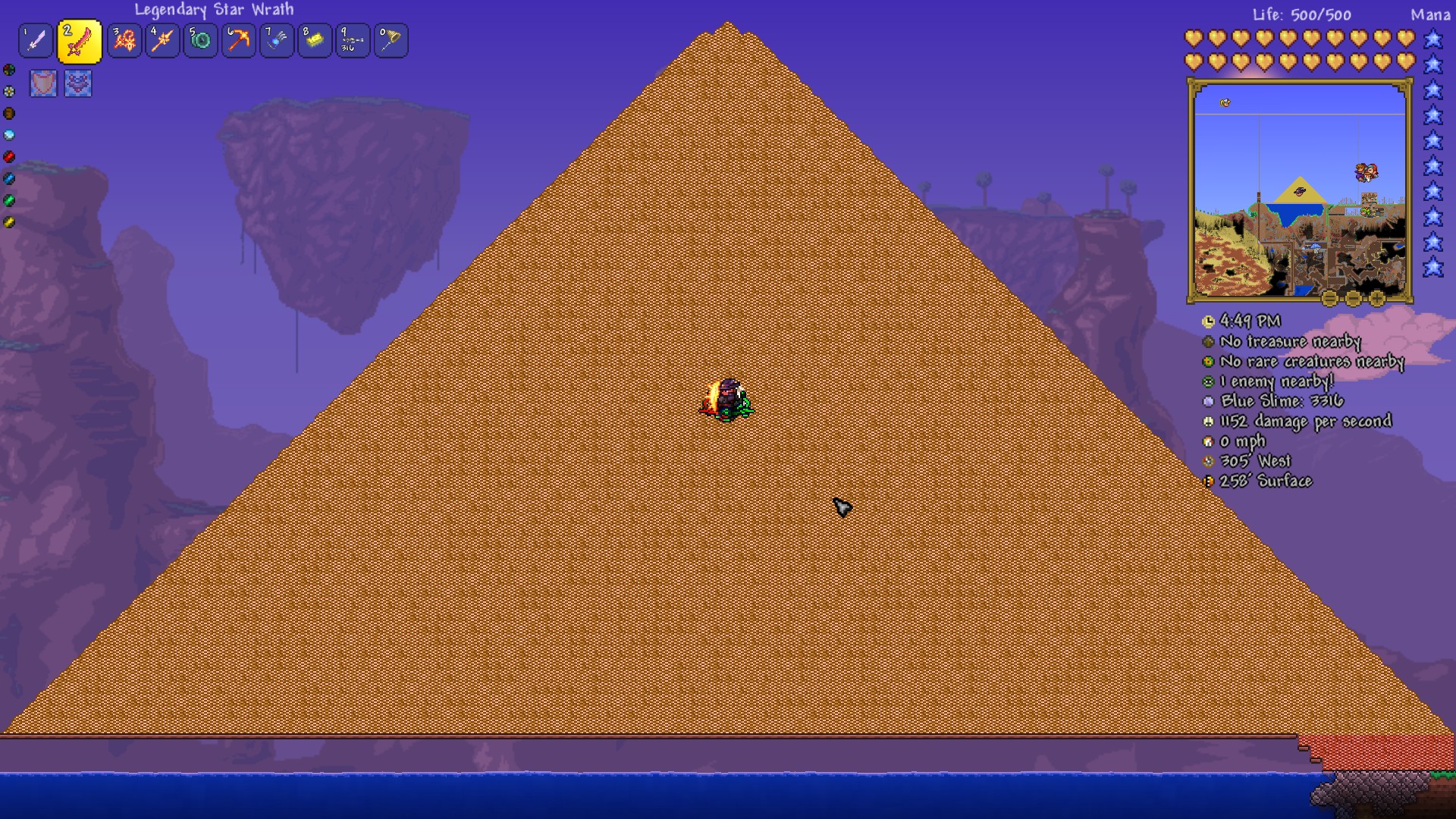Zoom out the minimap with minus button
Screen dimensions: 1456x819
[1353, 298]
